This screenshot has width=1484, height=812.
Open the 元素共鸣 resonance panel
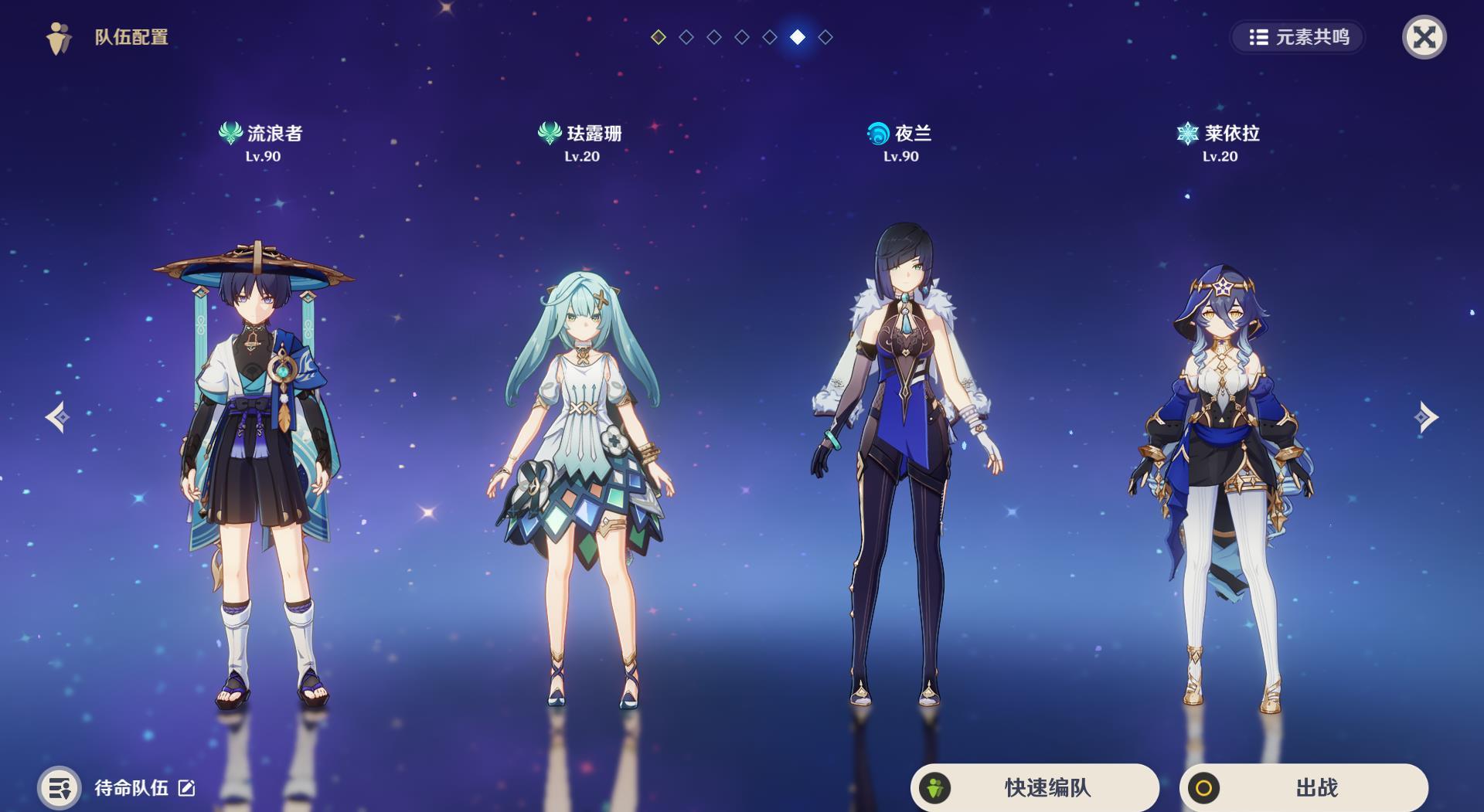(1298, 36)
